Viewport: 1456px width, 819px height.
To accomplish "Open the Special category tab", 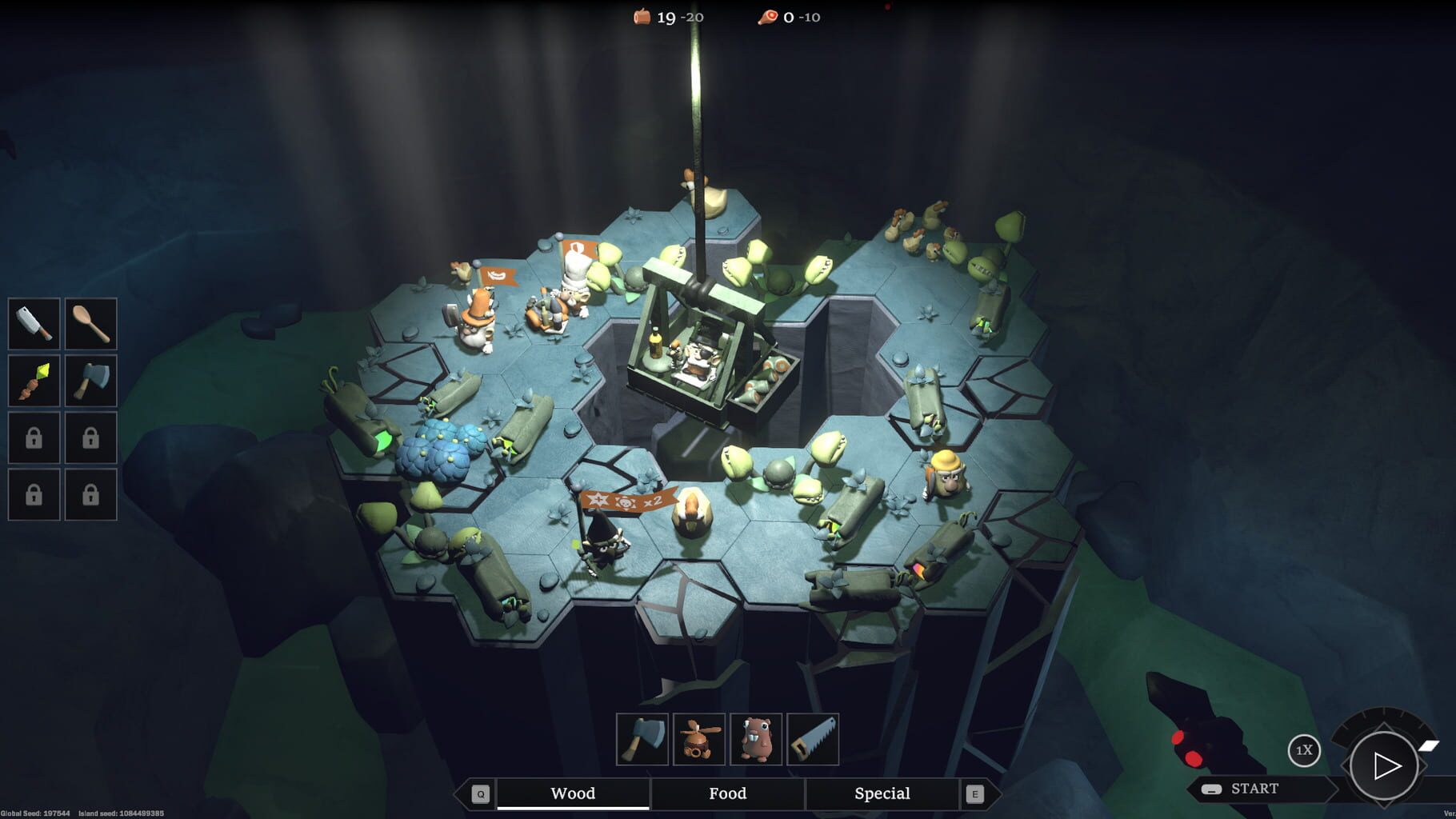I will click(x=882, y=793).
